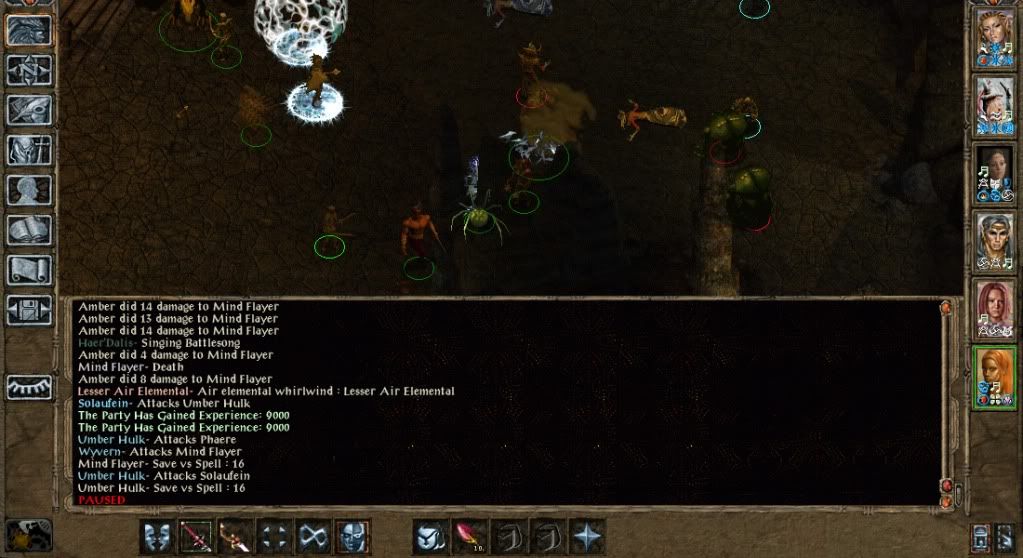Screen dimensions: 1023x558
Task: Rest the party with the closed eye button
Action: (x=29, y=386)
